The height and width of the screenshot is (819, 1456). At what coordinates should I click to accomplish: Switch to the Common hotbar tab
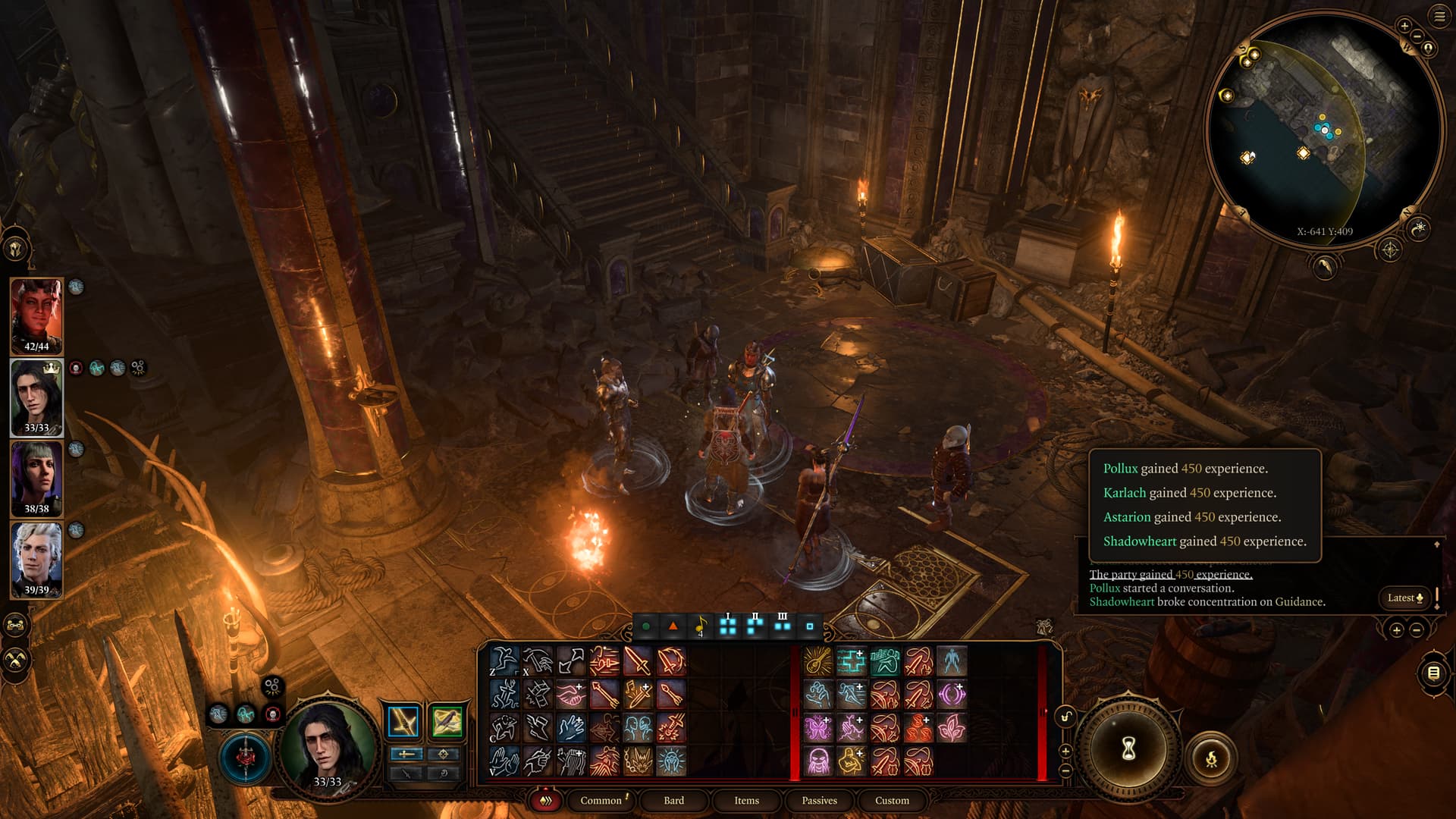(x=601, y=800)
